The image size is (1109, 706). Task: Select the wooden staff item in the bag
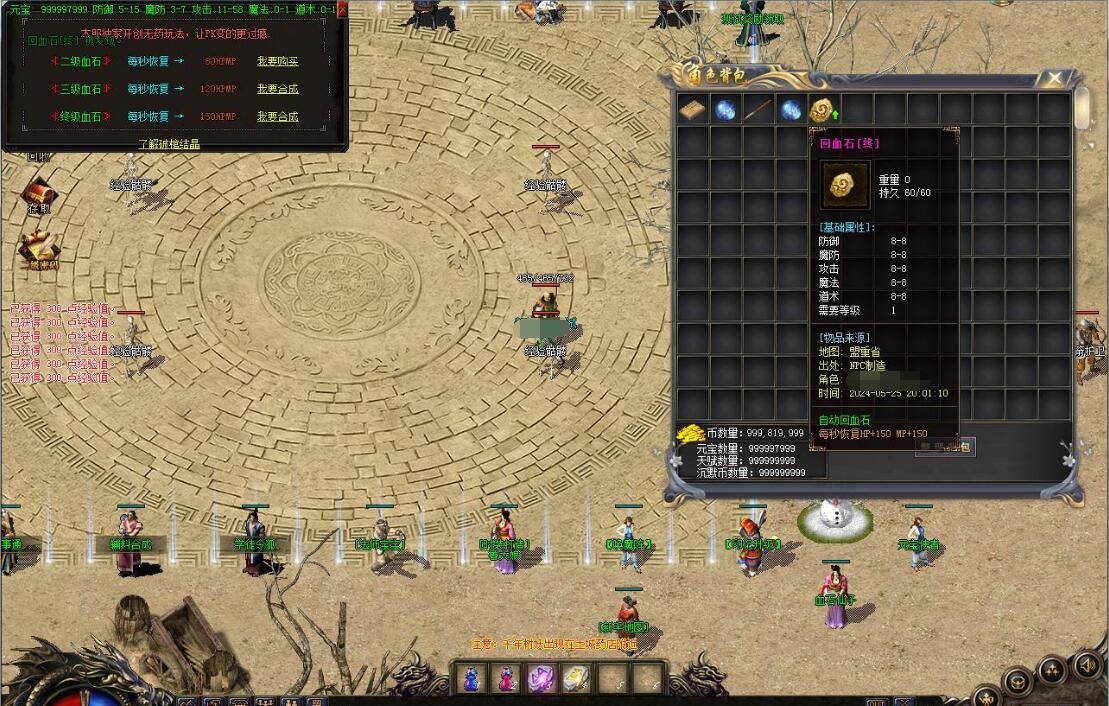pyautogui.click(x=758, y=109)
